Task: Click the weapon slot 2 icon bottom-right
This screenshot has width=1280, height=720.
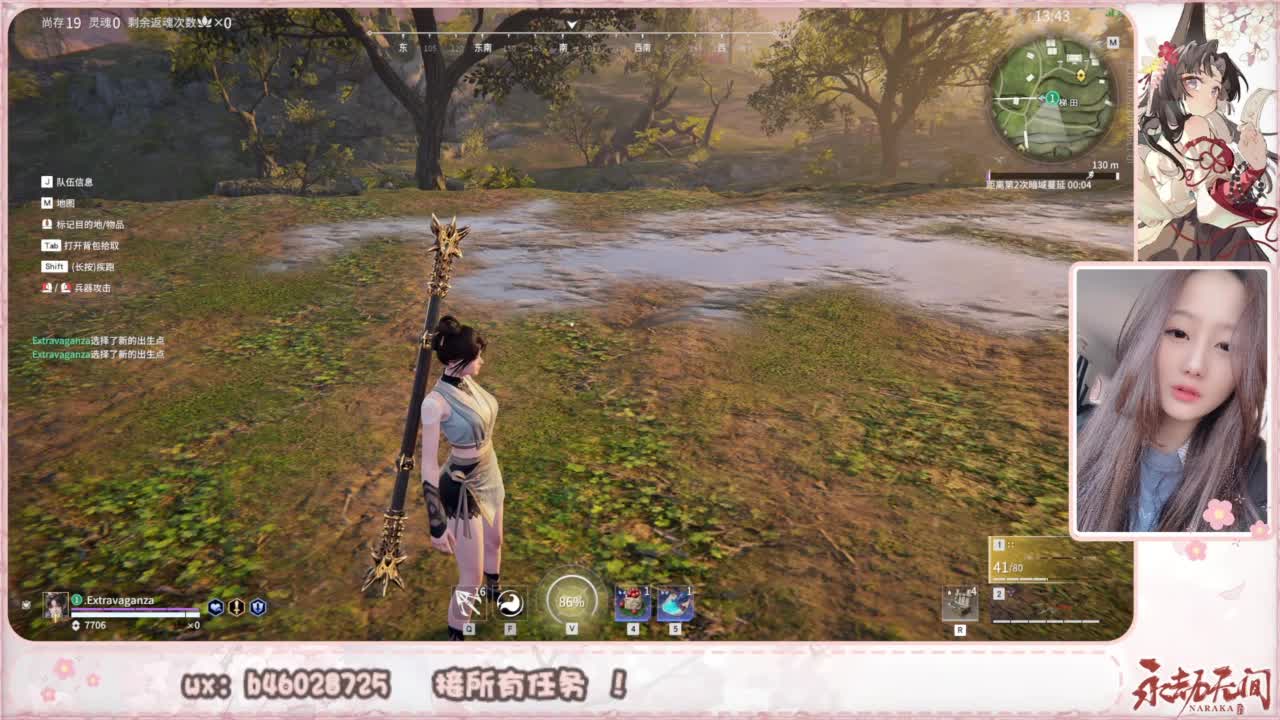Action: [x=997, y=593]
